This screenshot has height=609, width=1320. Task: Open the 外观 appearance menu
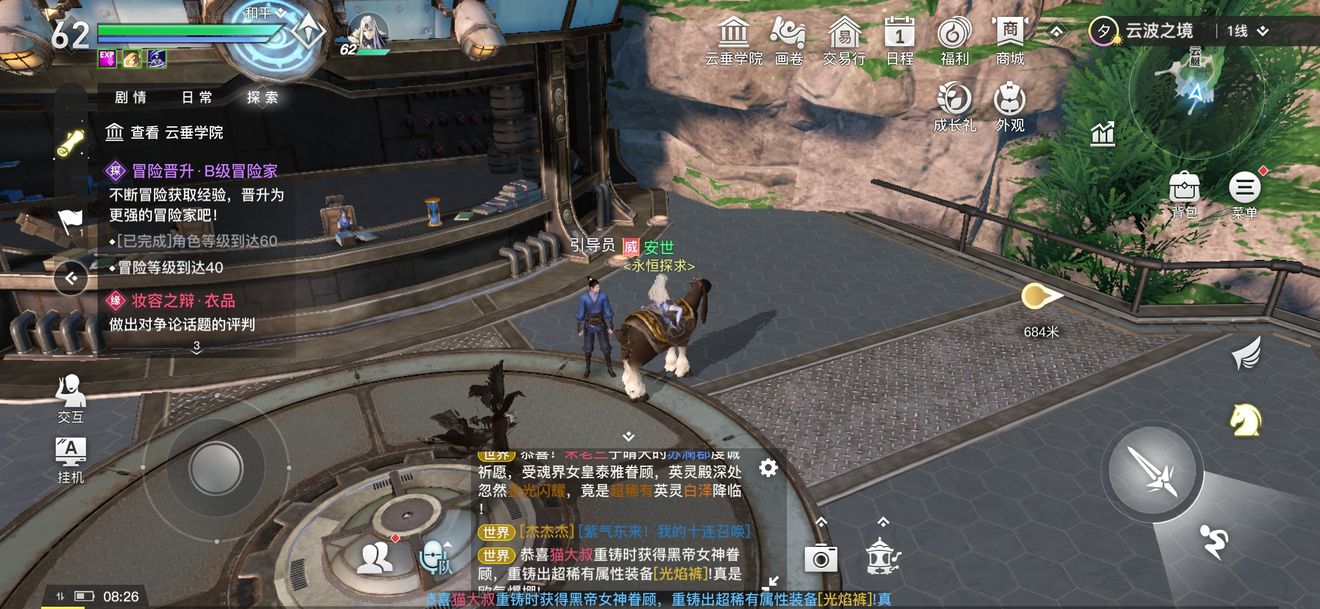(1010, 103)
